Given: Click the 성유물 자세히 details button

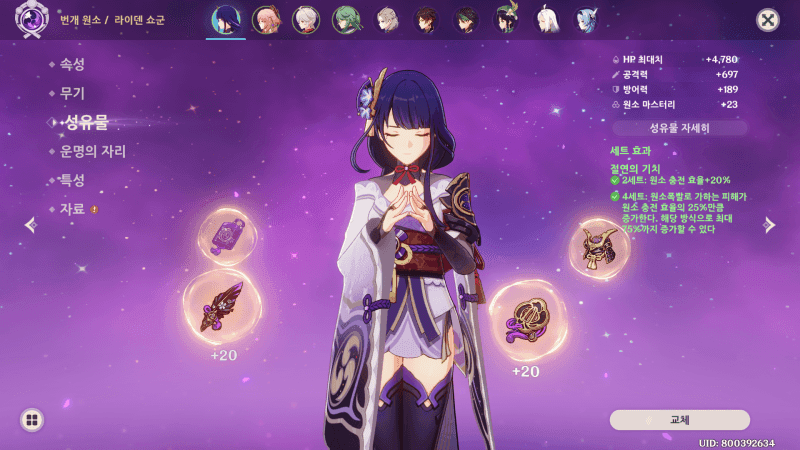Looking at the screenshot, I should (680, 128).
